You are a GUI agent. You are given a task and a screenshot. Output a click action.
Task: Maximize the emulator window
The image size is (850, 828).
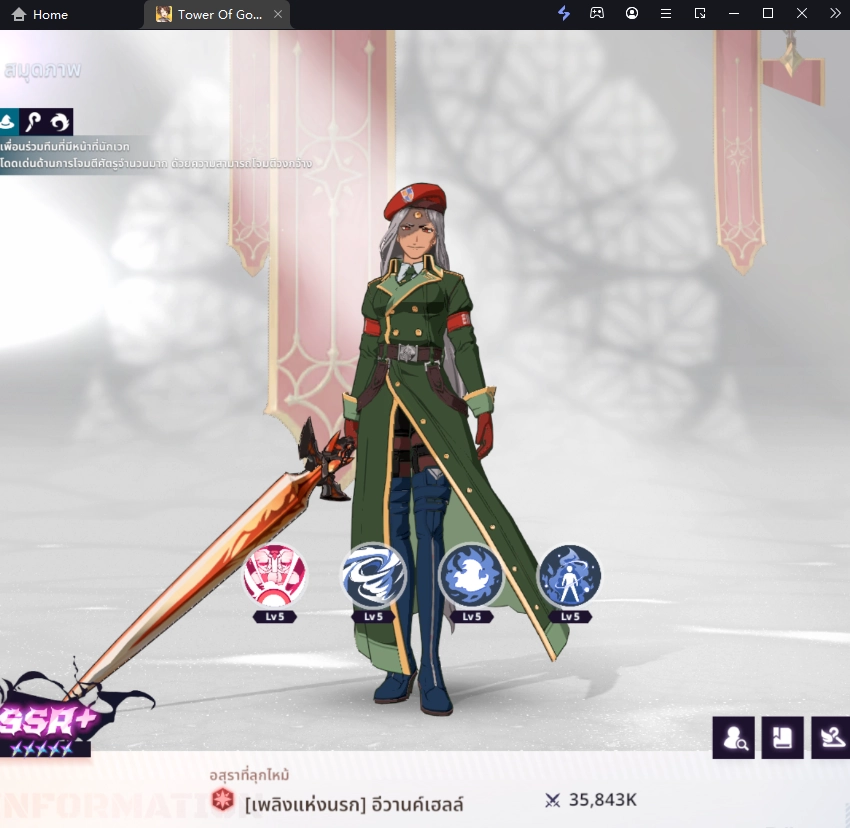(x=768, y=14)
